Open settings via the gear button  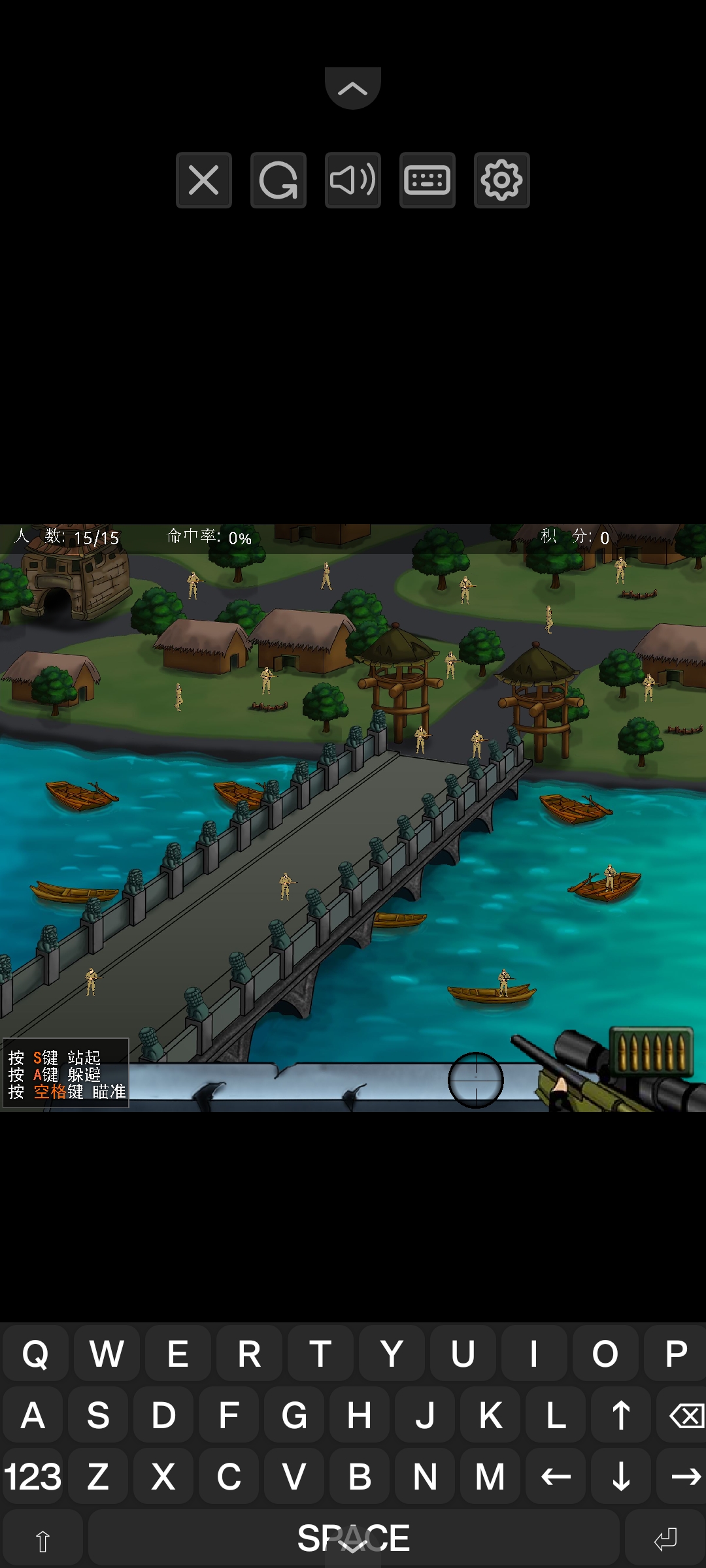pos(501,180)
